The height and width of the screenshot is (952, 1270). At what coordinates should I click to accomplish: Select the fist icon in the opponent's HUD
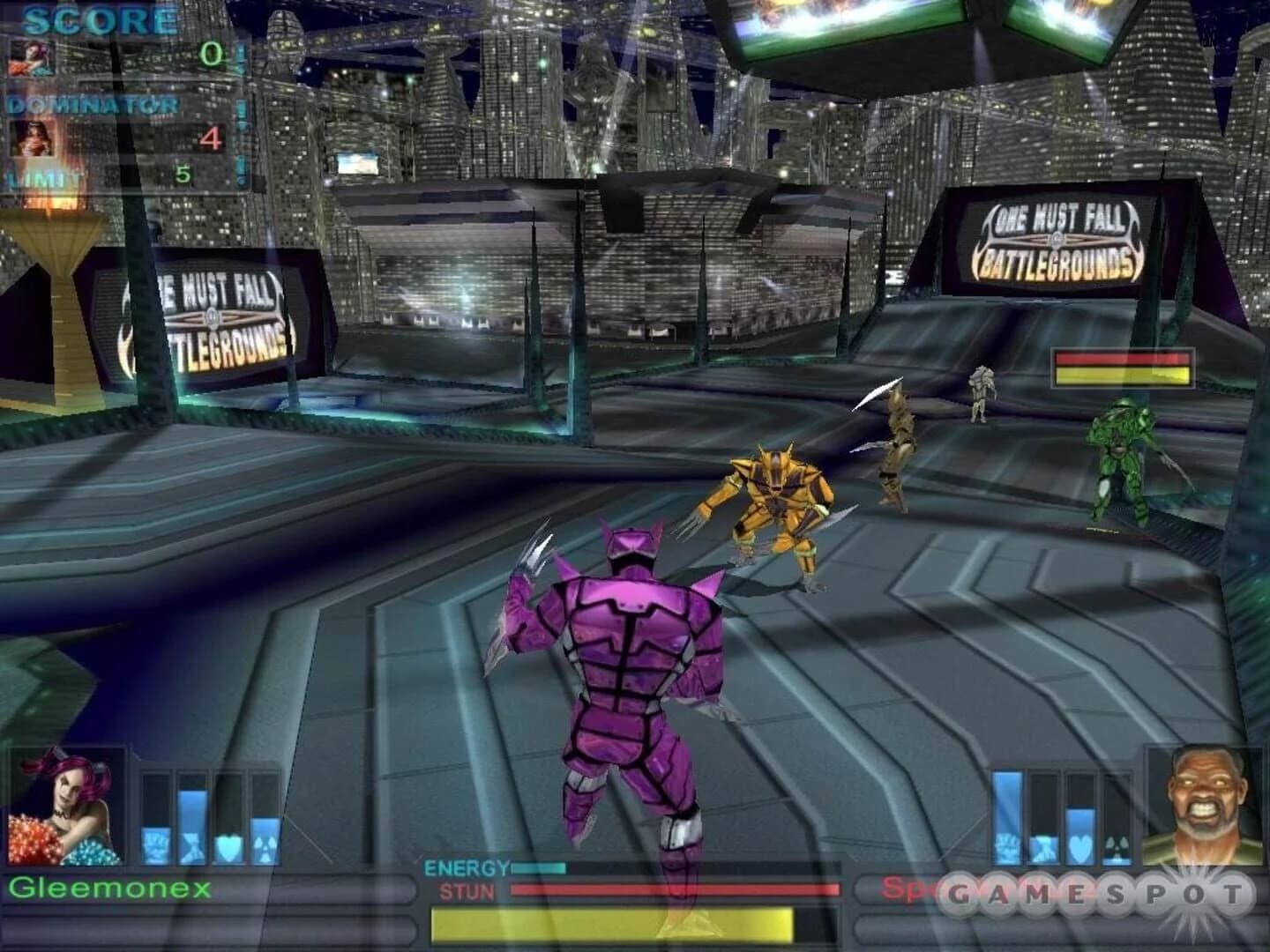(x=1005, y=842)
